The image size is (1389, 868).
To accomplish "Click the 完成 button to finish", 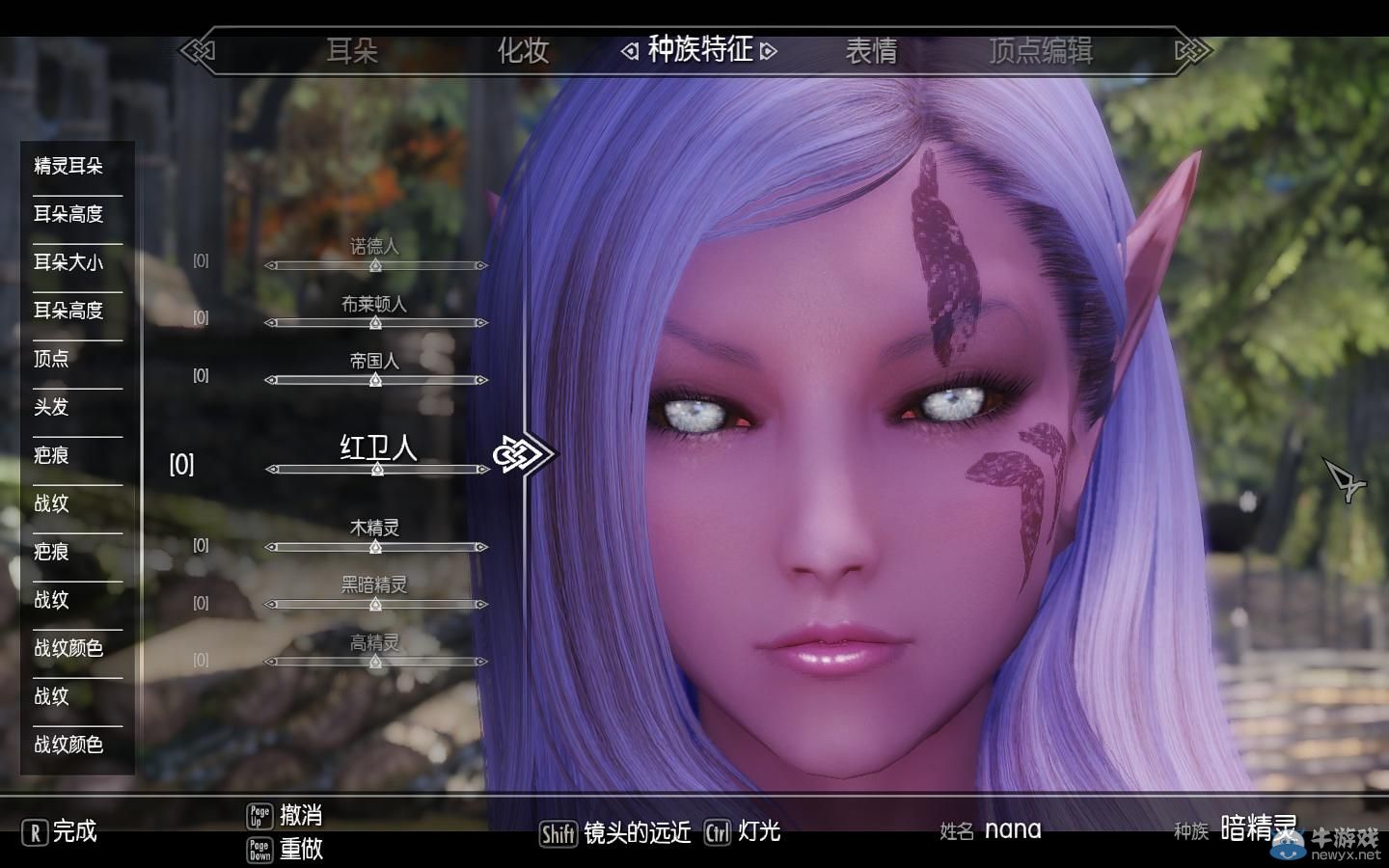I will pyautogui.click(x=72, y=831).
